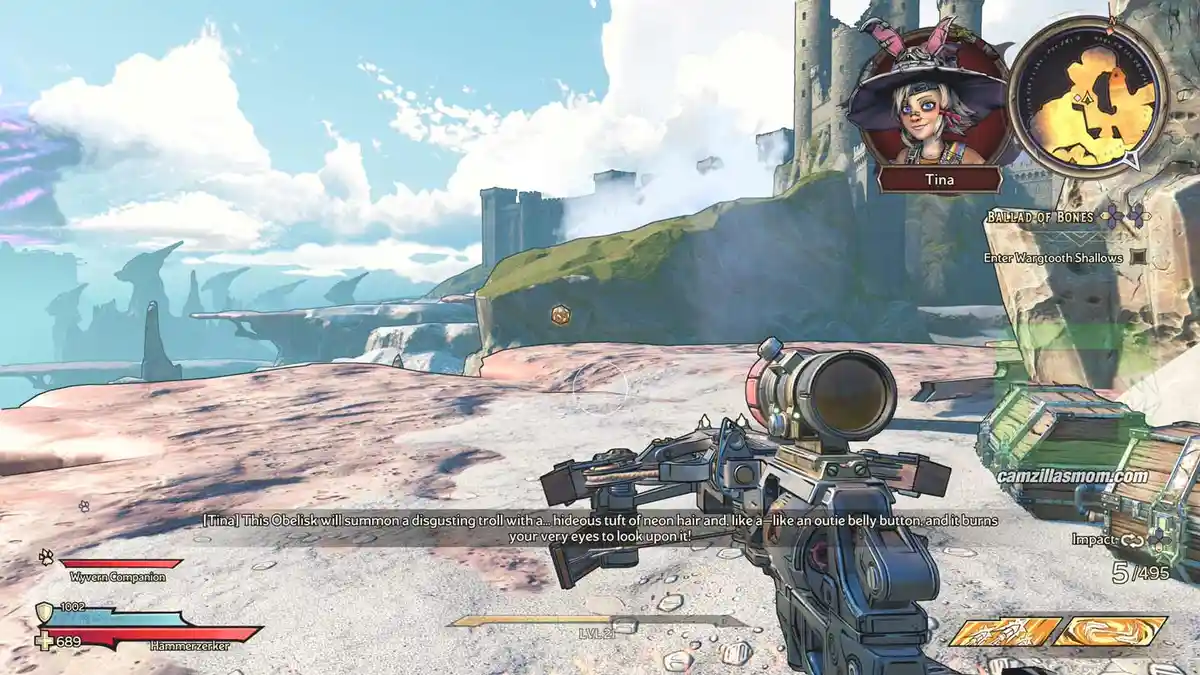Click the hexagonal waypoint marker
The image size is (1200, 675).
pyautogui.click(x=561, y=315)
